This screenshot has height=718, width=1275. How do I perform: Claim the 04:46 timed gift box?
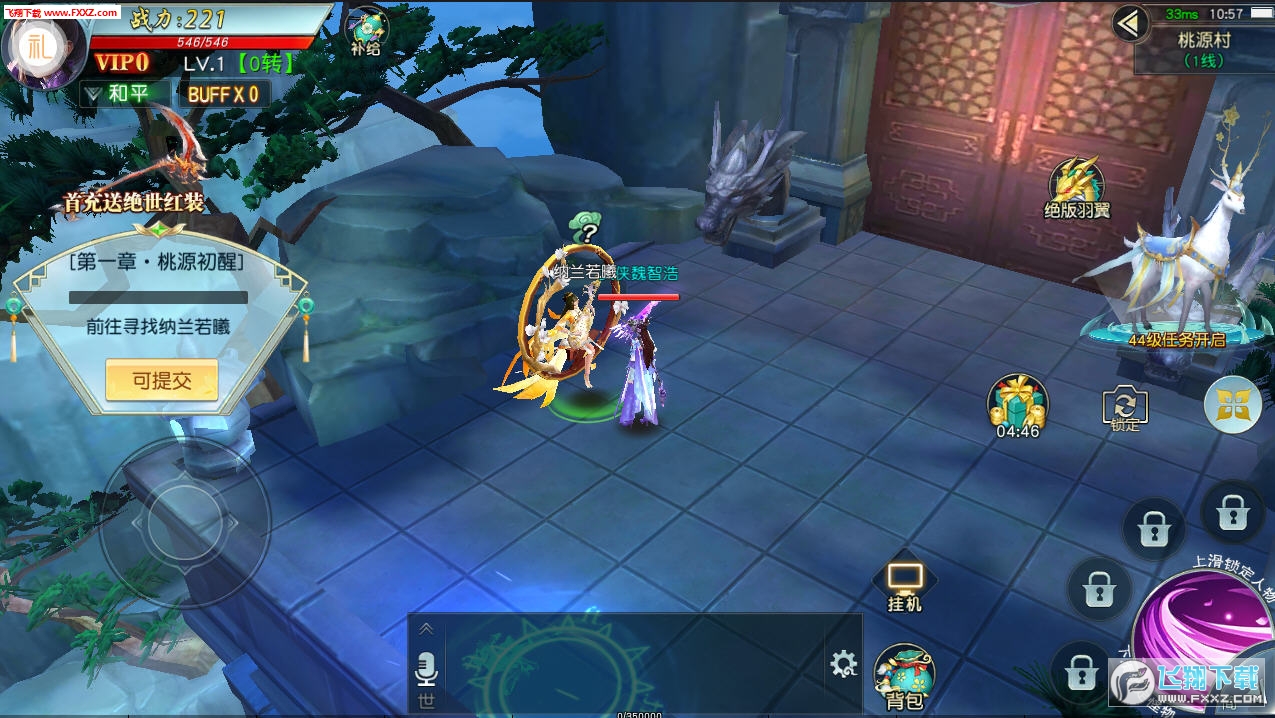1018,406
